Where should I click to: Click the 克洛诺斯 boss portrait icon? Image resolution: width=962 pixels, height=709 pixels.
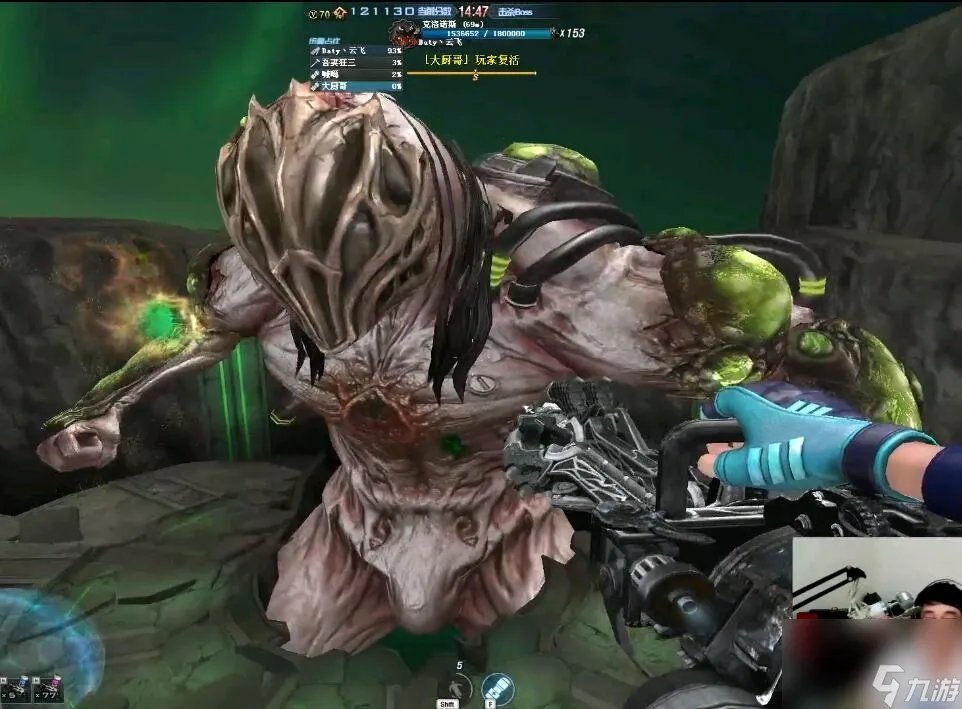coord(405,33)
